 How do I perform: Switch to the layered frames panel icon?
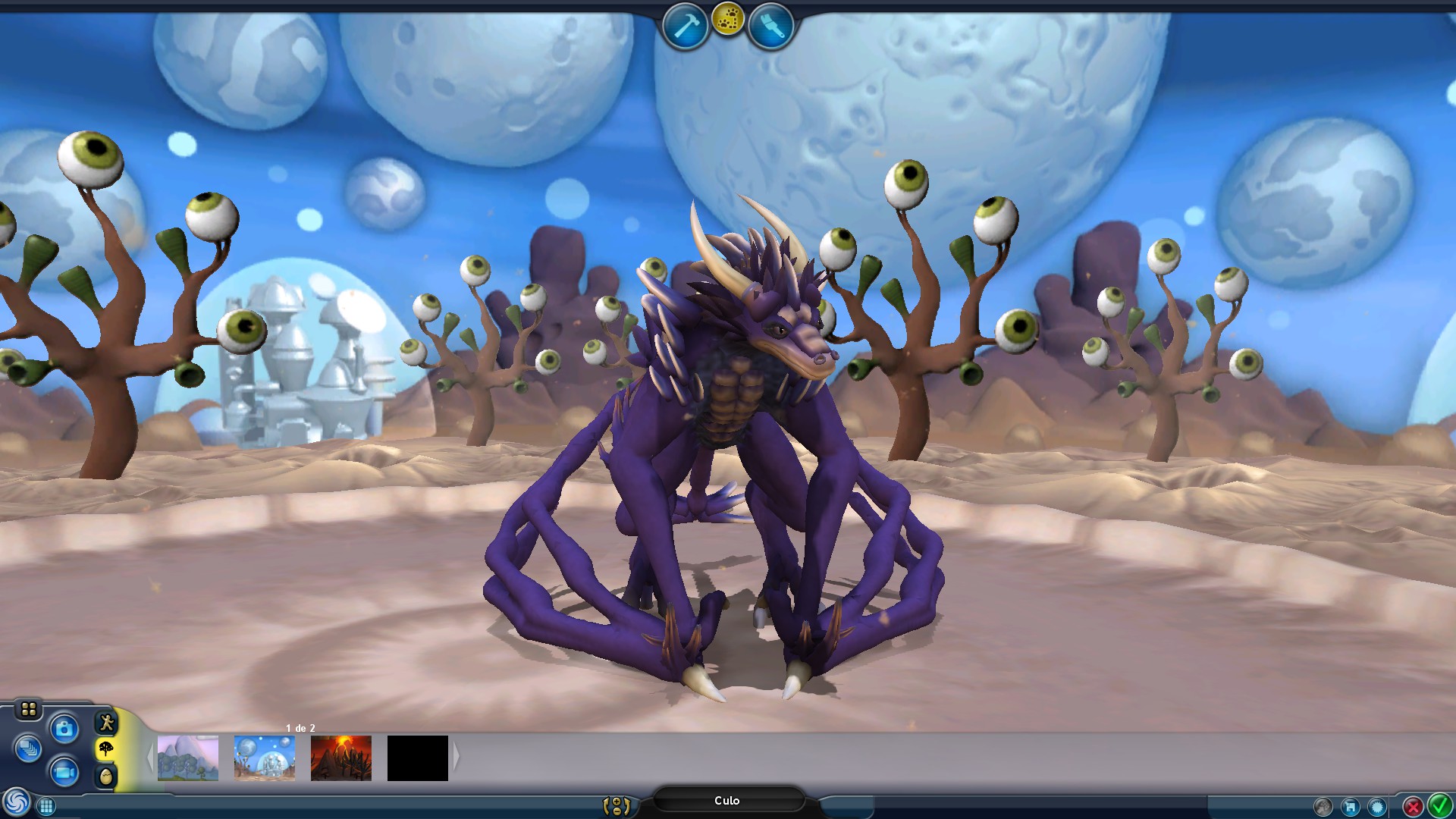point(28,747)
